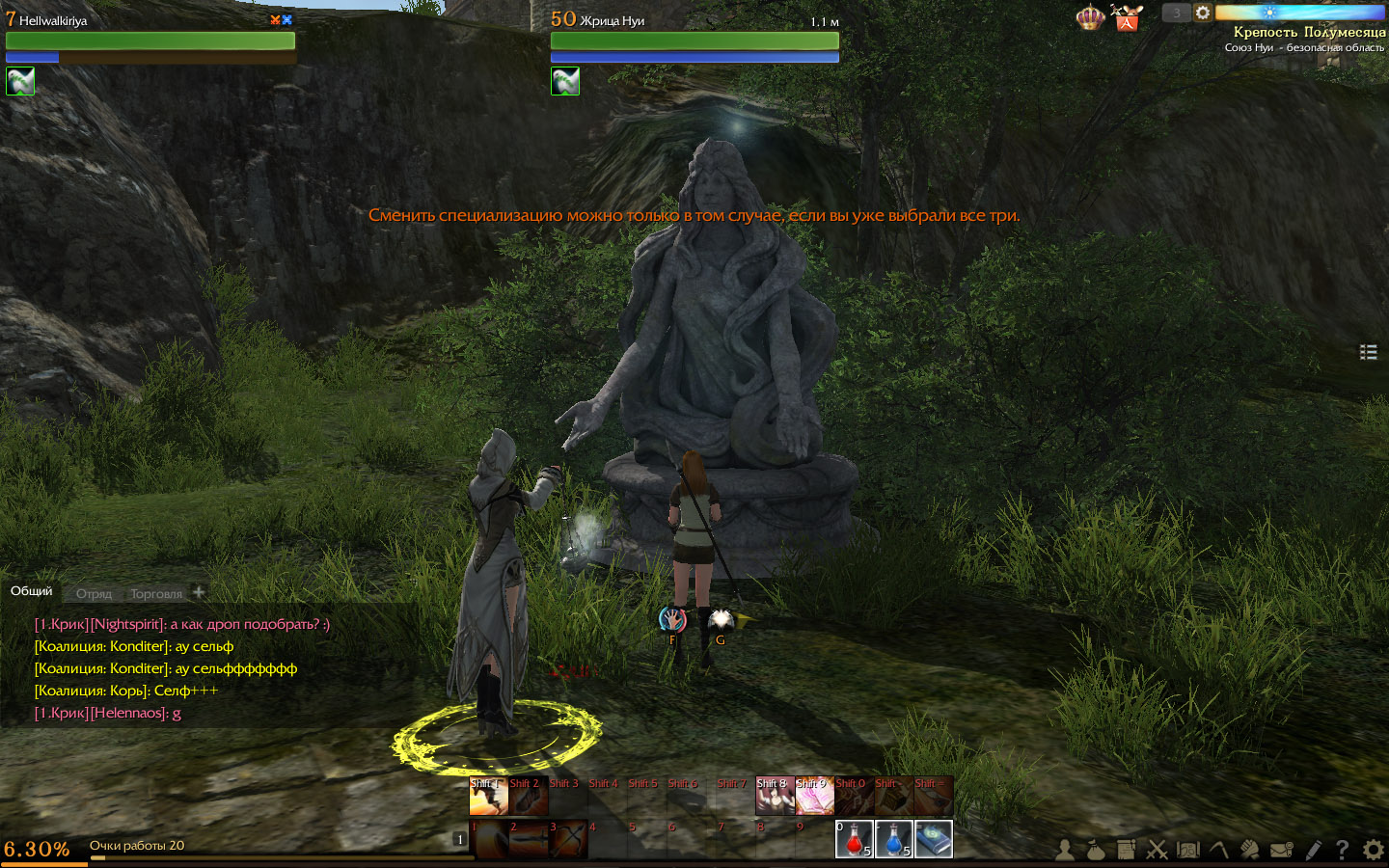The image size is (1389, 868).
Task: Activate the pink spellbook Shift 9 skill
Action: [x=814, y=797]
